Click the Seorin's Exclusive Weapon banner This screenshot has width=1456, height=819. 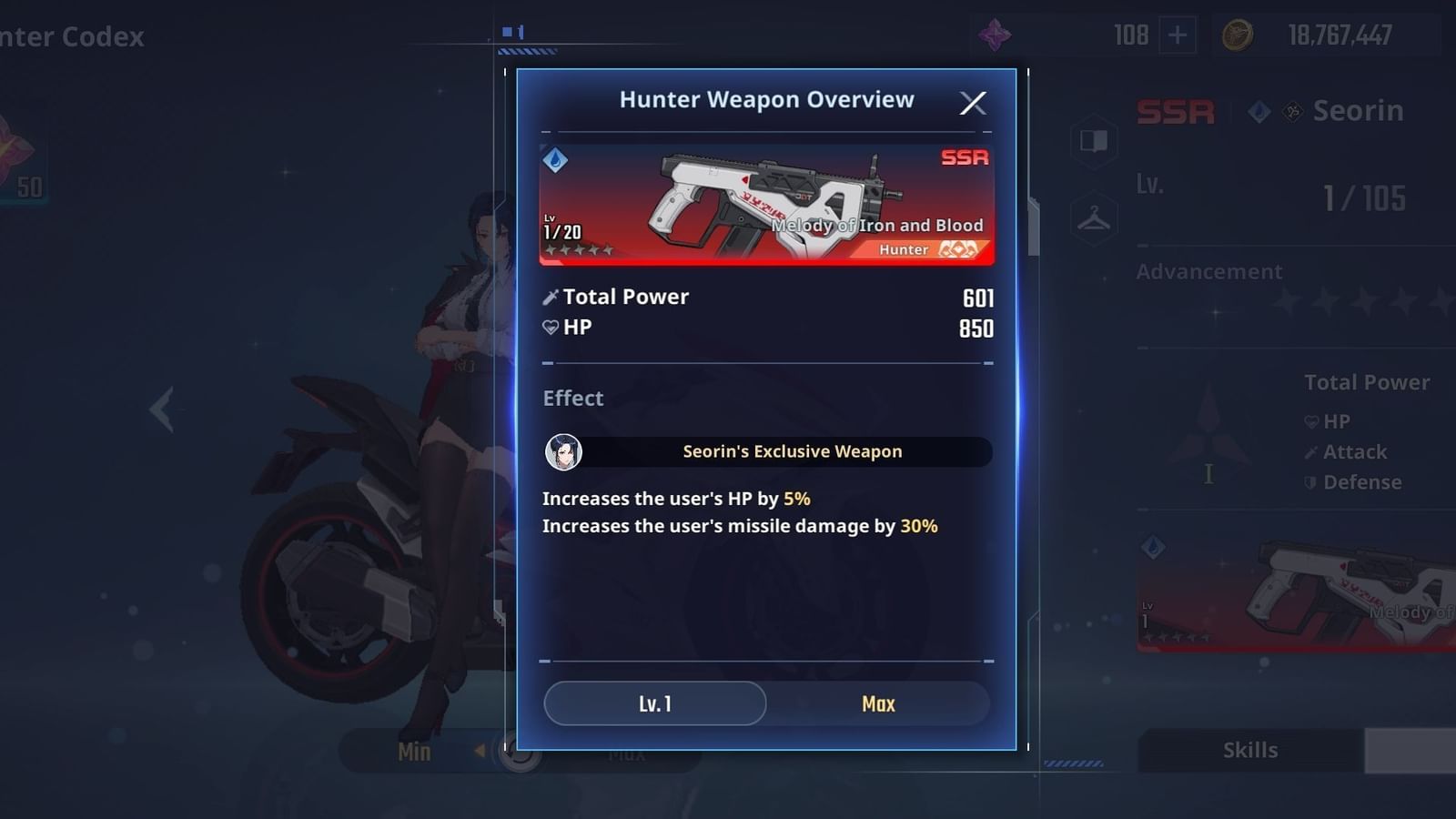[768, 451]
